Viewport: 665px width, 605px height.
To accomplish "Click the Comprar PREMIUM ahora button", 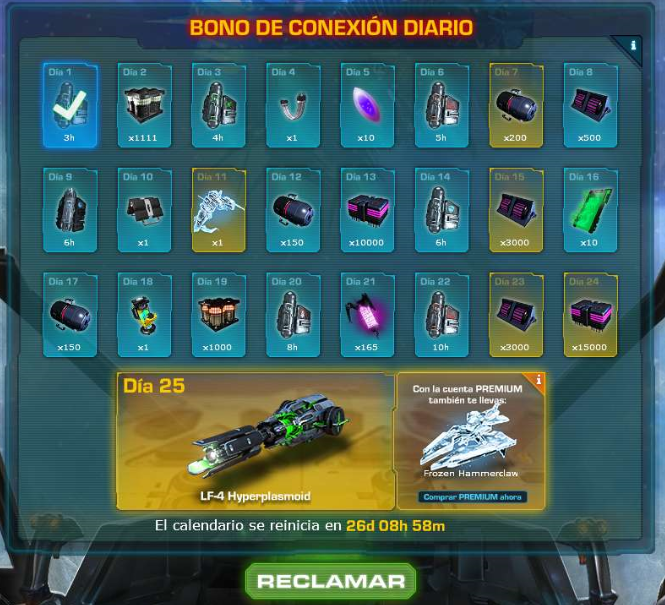I will [x=471, y=496].
